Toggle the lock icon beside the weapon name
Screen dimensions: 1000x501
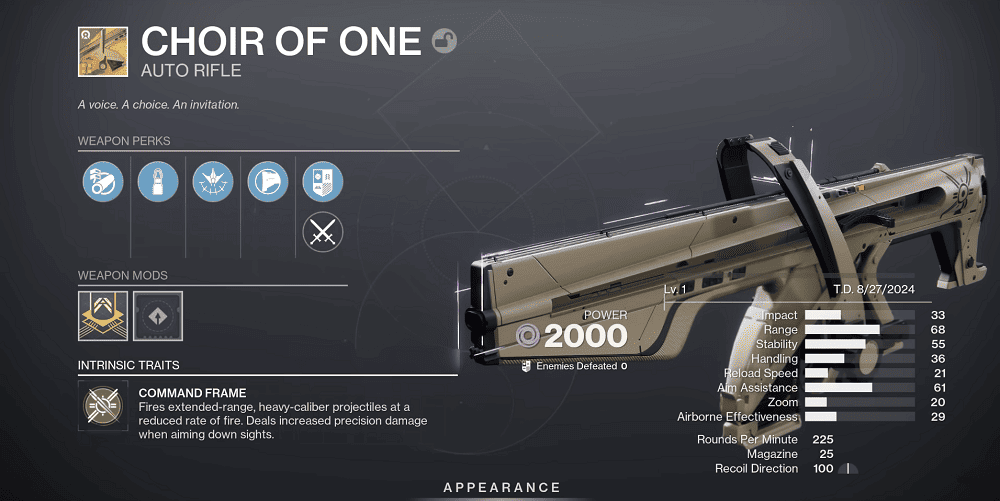[x=445, y=41]
